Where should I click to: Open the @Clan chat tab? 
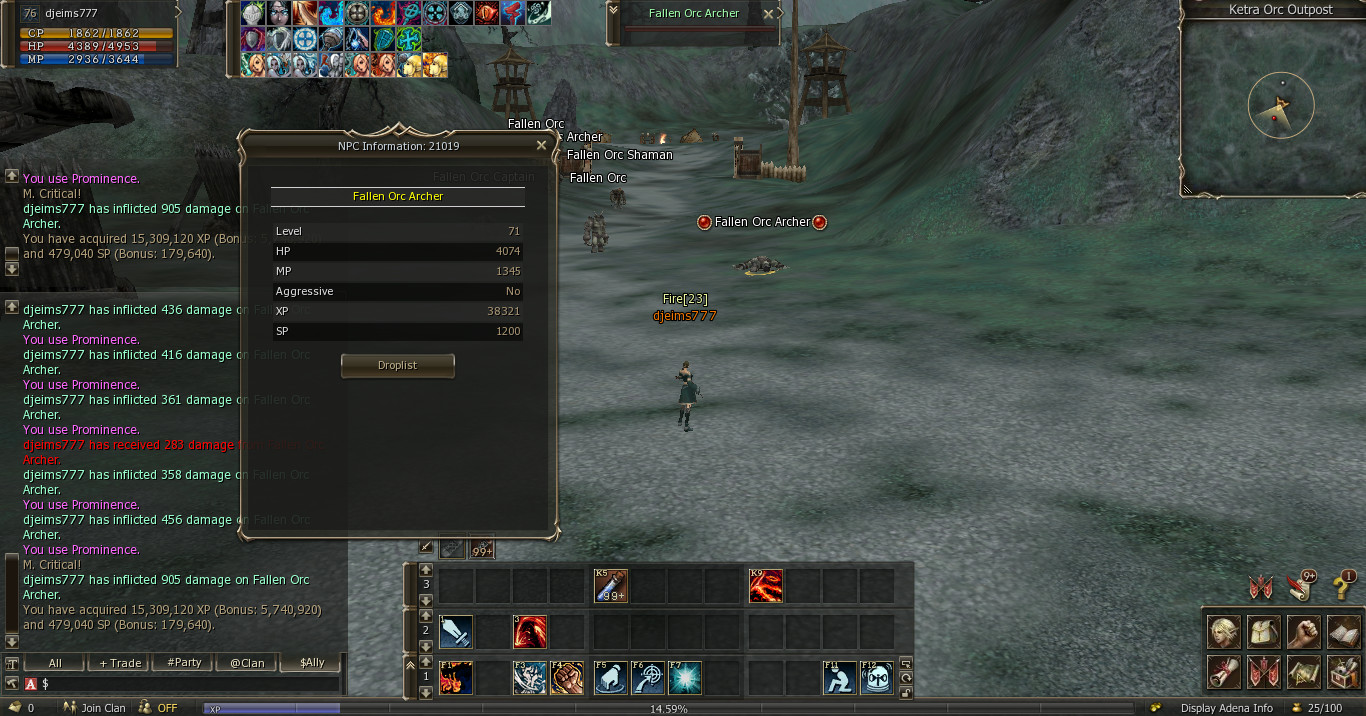tap(247, 663)
